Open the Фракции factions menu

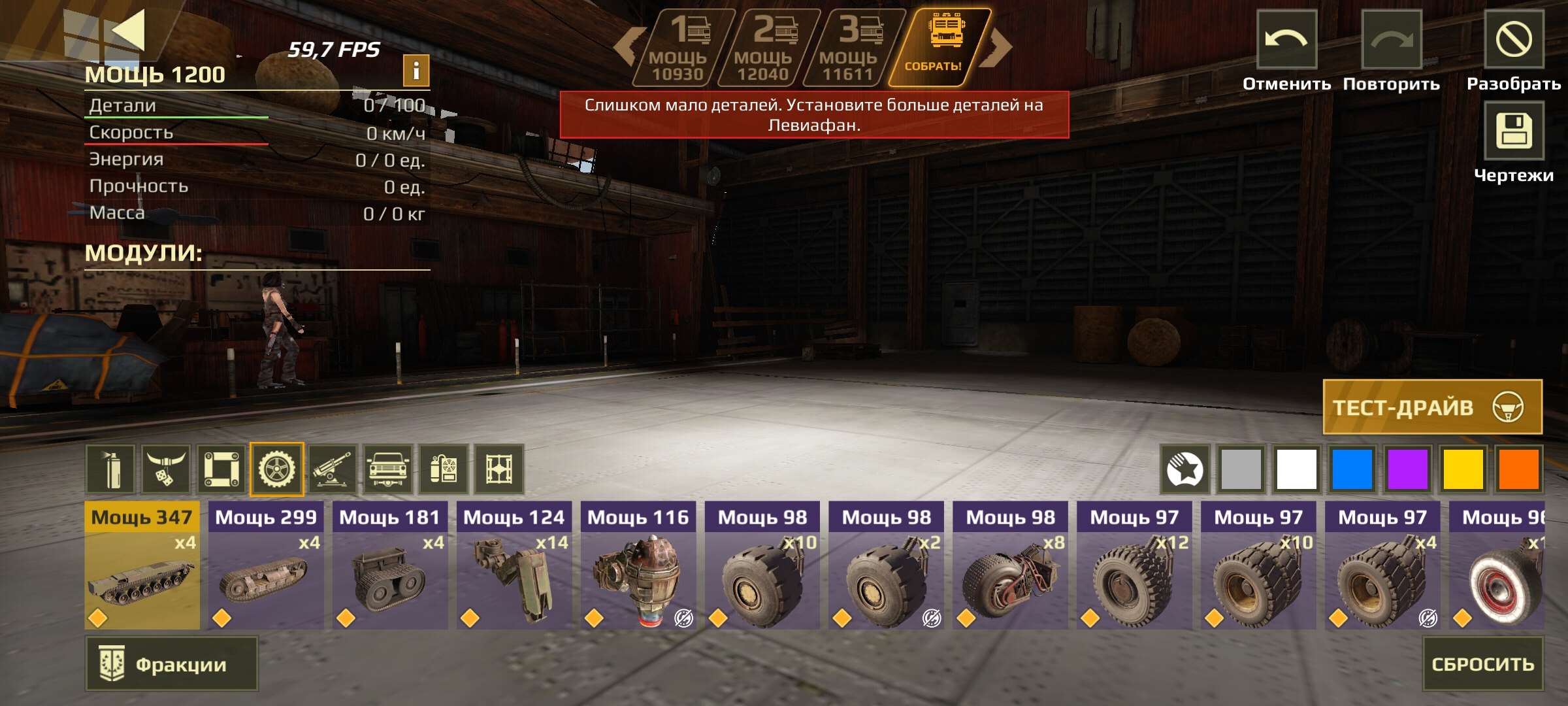(171, 664)
